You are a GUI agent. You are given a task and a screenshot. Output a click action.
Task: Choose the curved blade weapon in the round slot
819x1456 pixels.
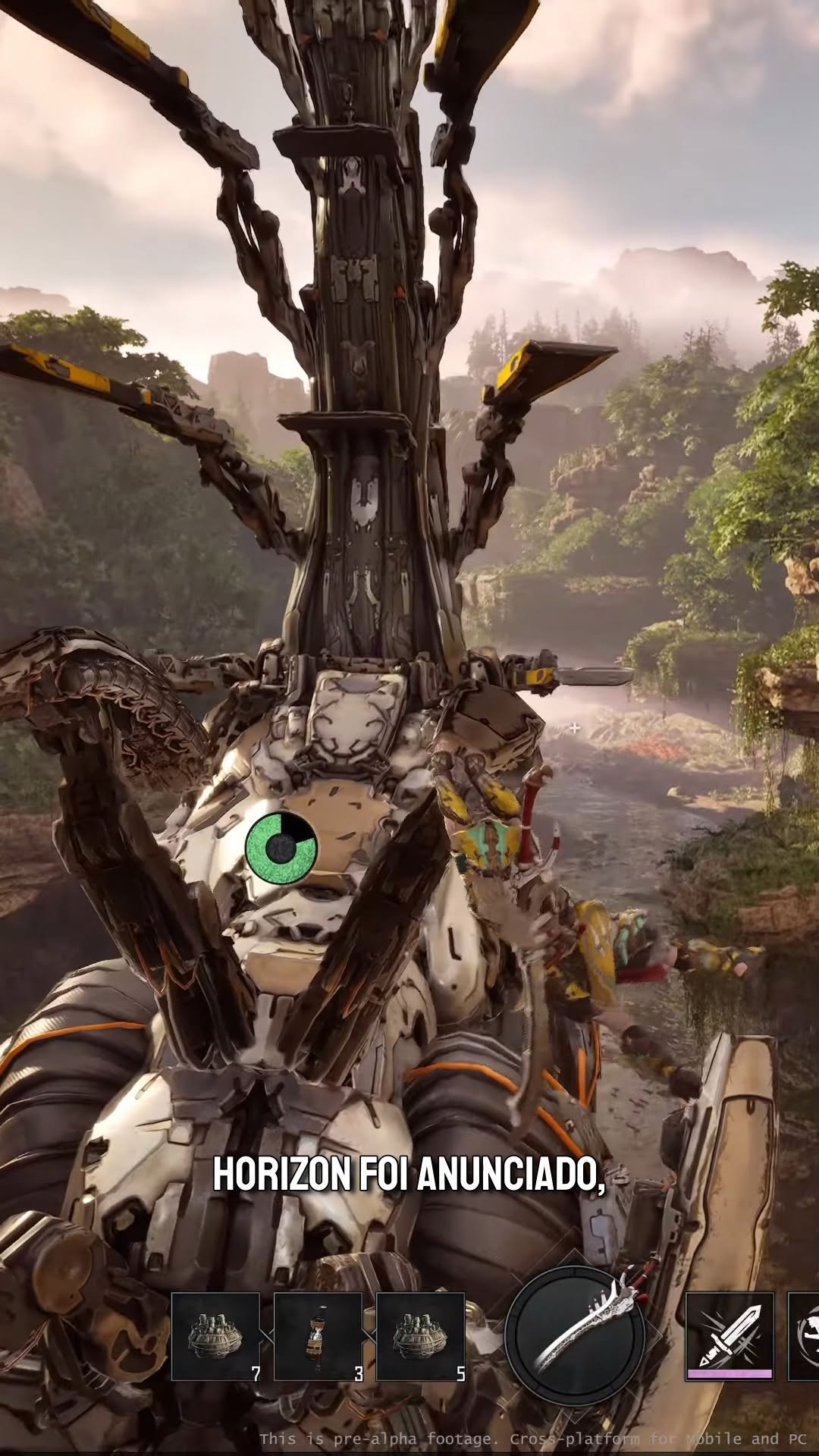pyautogui.click(x=576, y=1336)
